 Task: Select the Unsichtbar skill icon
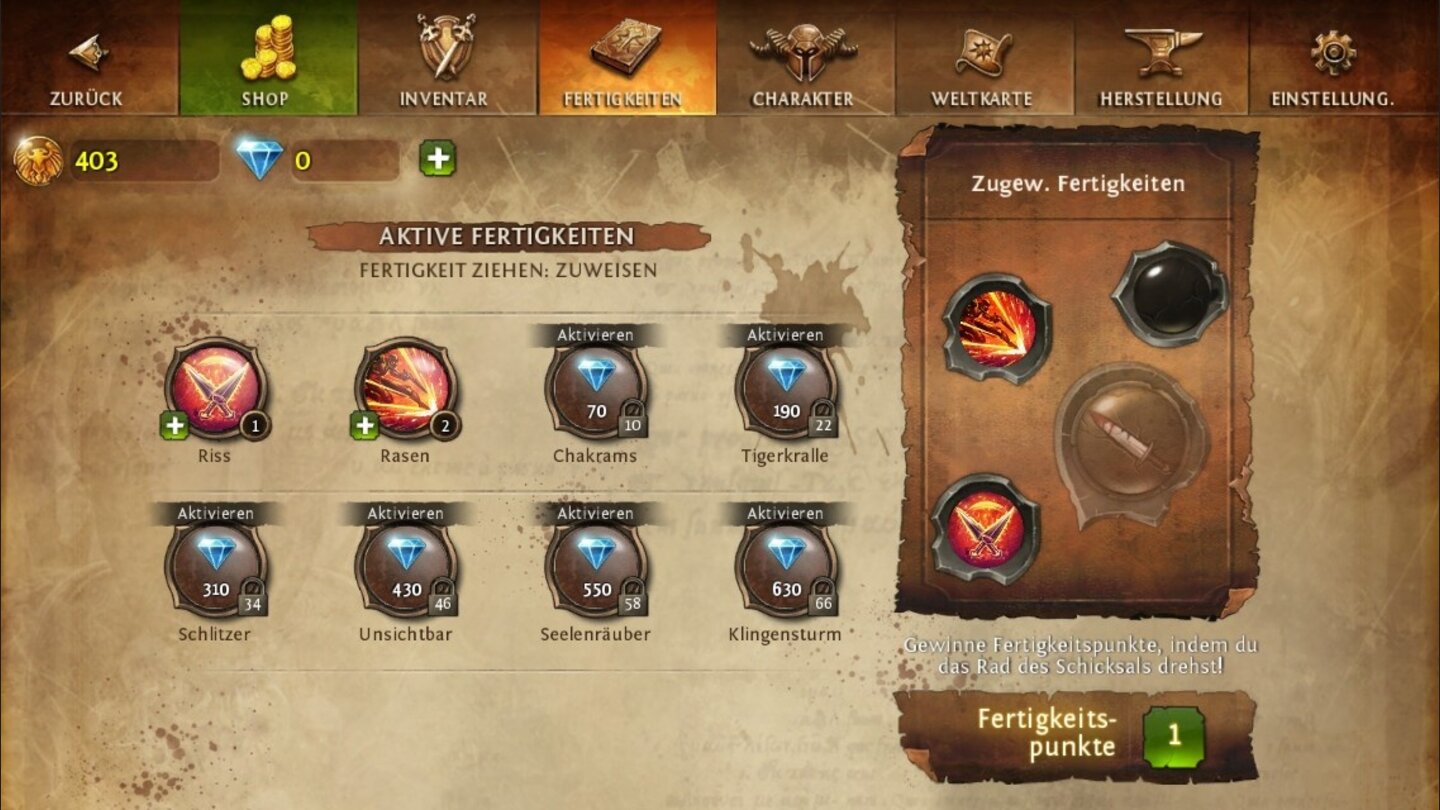pos(407,572)
